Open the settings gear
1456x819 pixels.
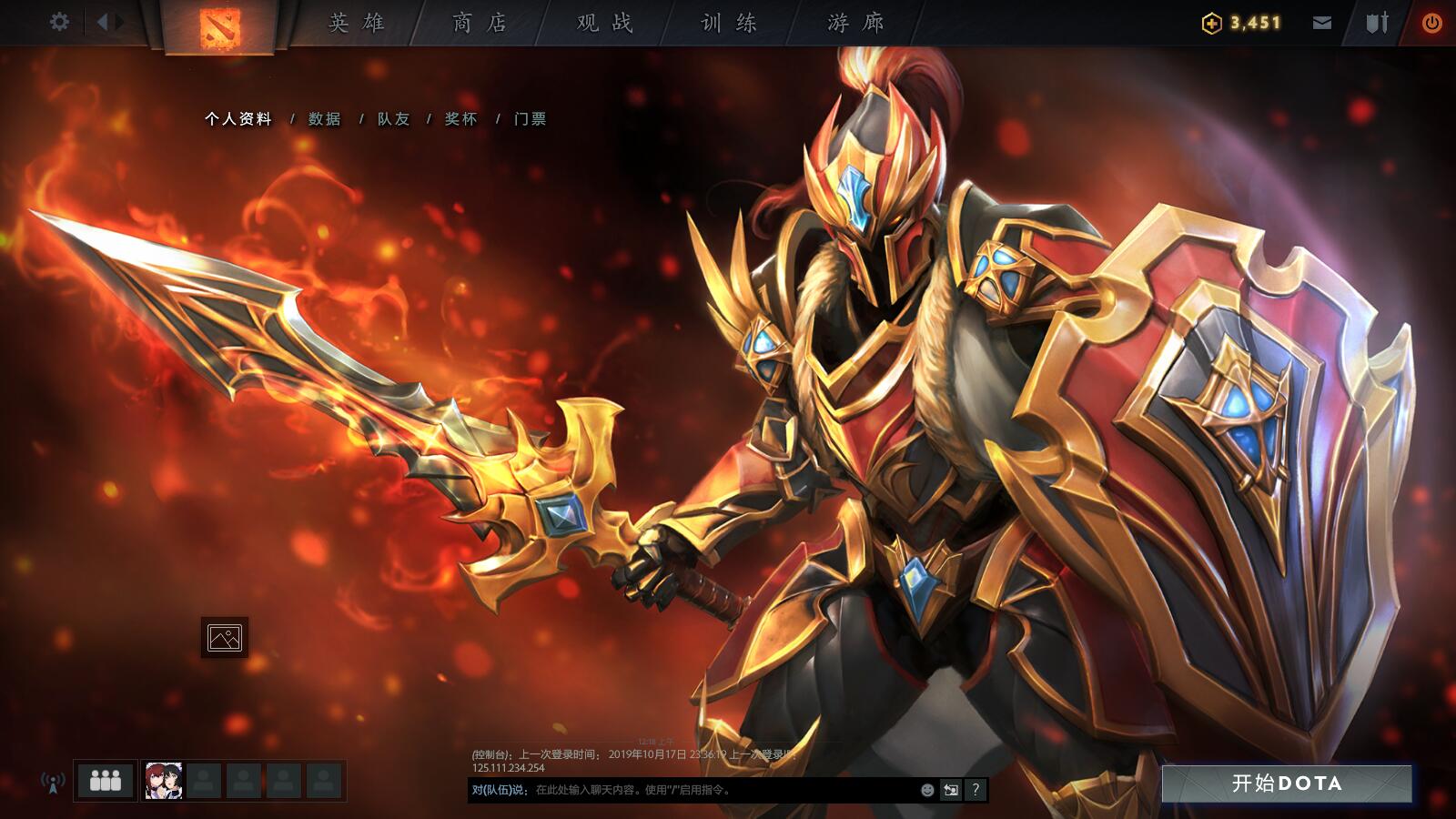(60, 20)
